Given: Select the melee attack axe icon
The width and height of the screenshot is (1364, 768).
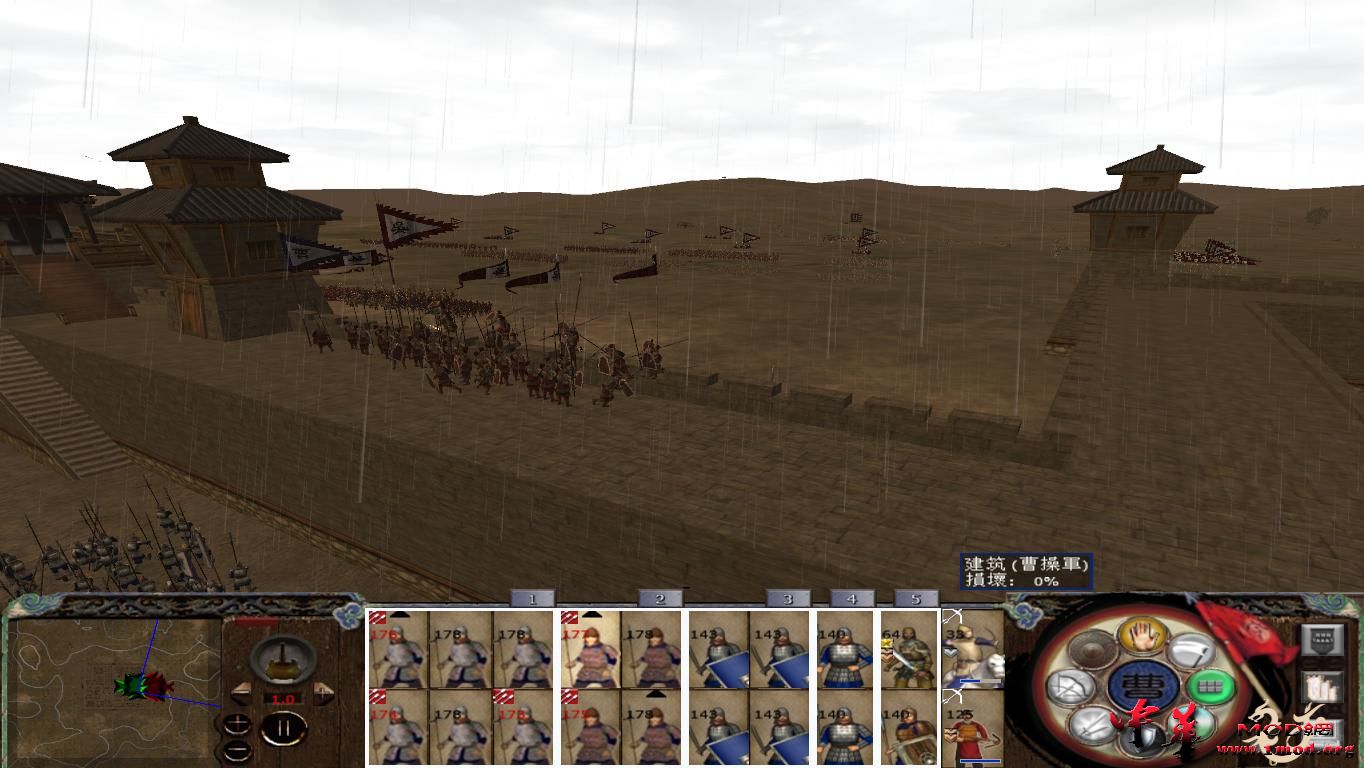Looking at the screenshot, I should 1190,652.
